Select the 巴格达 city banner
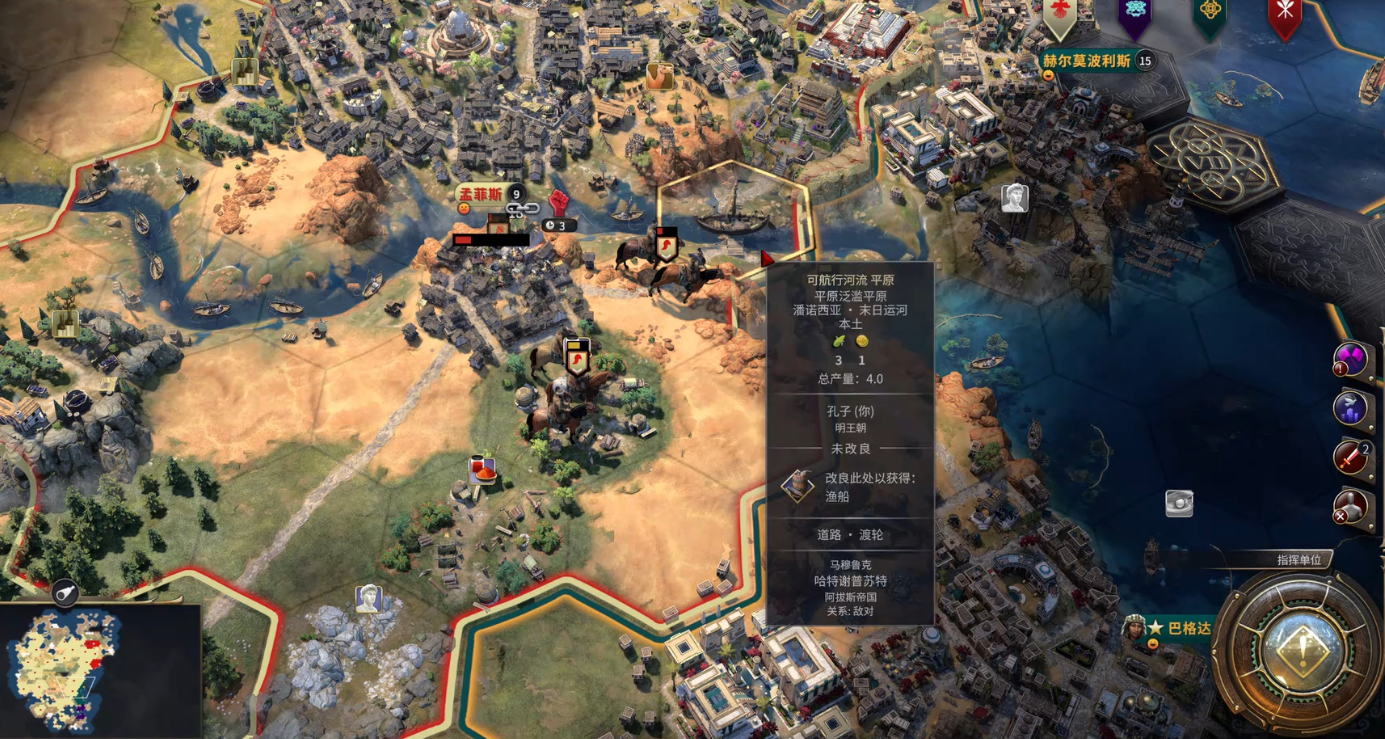The width and height of the screenshot is (1385, 739). [x=1189, y=628]
